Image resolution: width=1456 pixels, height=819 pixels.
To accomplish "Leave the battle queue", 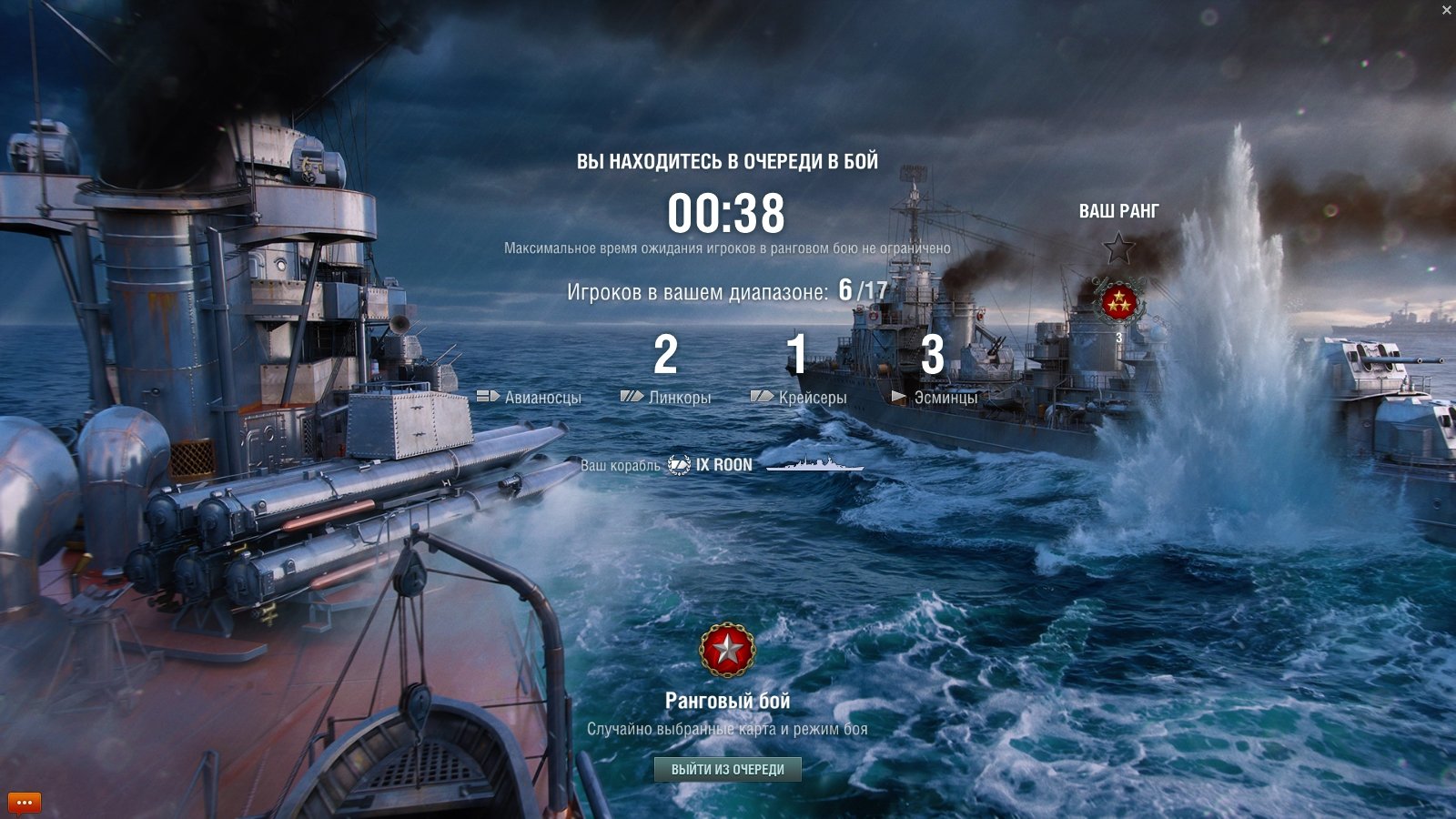I will pyautogui.click(x=727, y=770).
